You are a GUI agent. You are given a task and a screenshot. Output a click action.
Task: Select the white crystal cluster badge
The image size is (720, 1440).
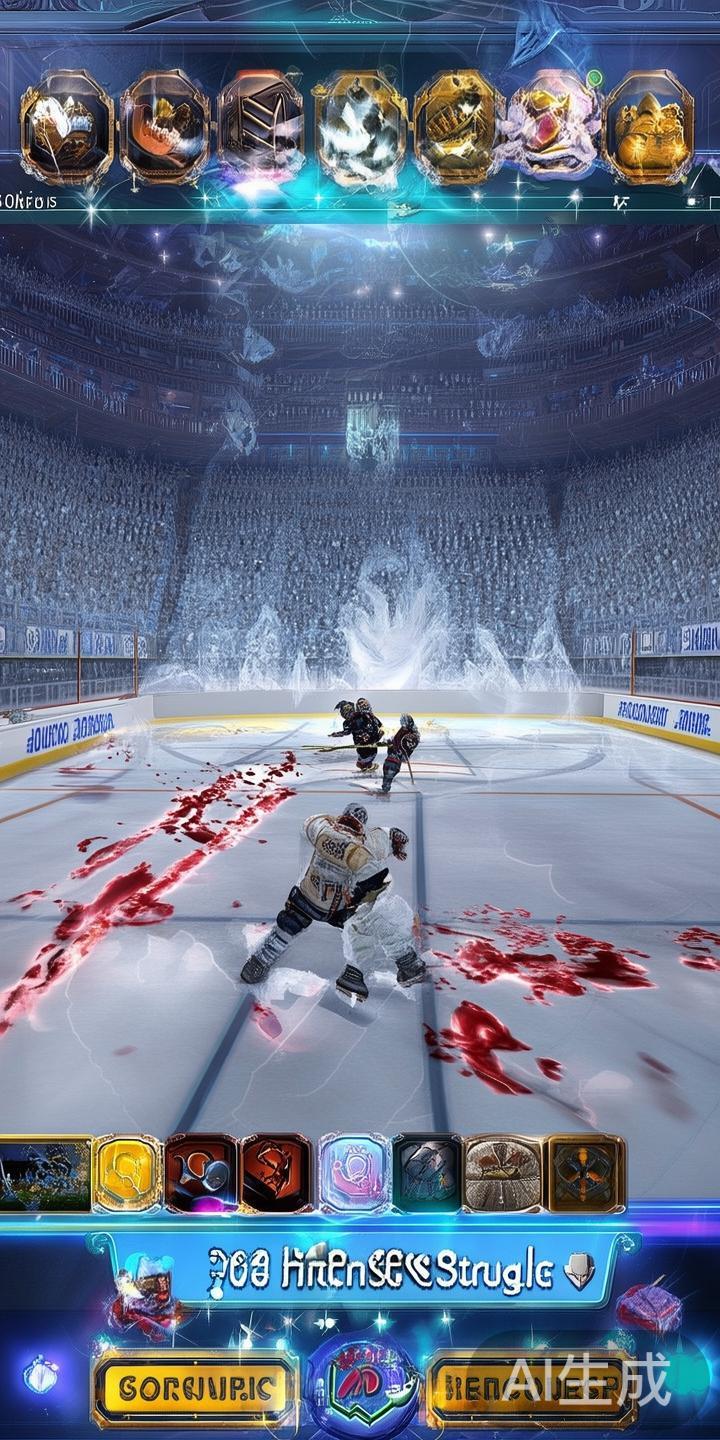pos(358,127)
